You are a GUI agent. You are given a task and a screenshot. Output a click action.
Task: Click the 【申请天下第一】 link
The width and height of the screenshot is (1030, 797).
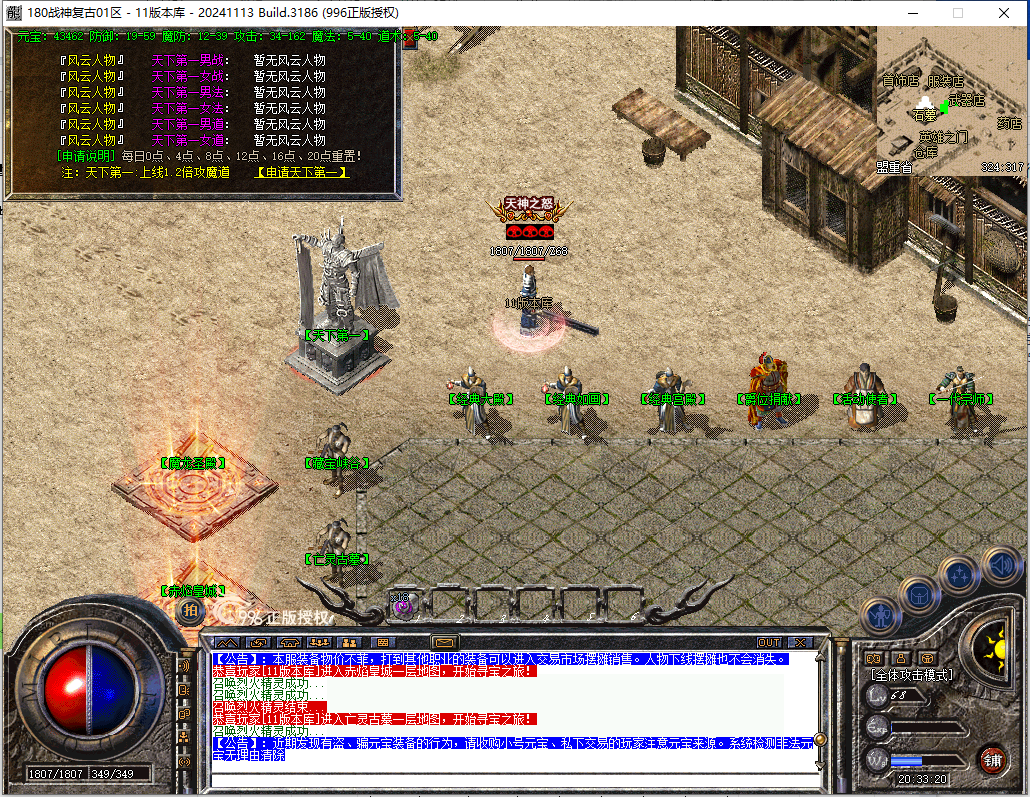(x=302, y=172)
